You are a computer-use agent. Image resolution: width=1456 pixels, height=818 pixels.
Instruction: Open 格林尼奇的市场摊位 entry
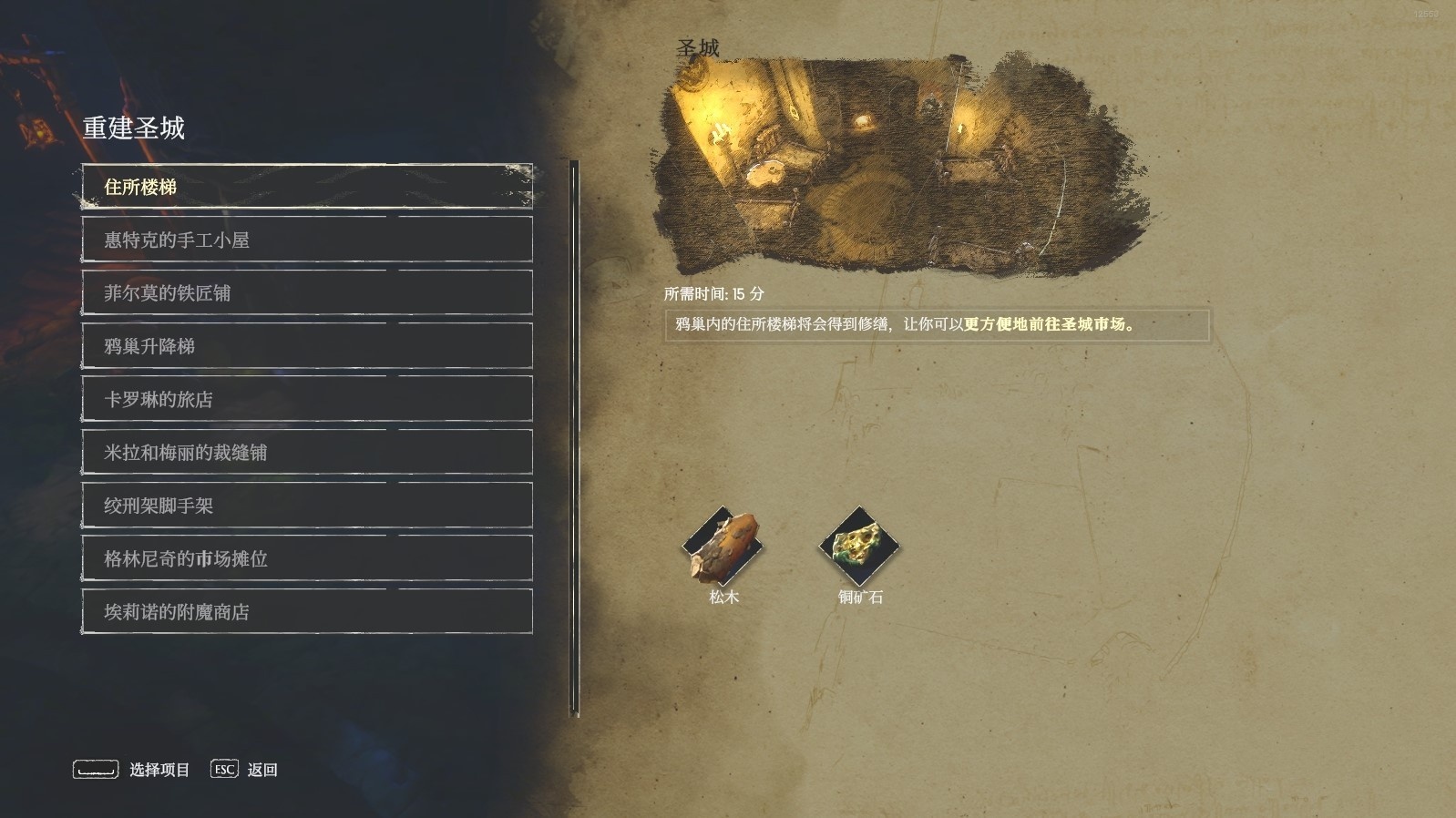click(307, 558)
